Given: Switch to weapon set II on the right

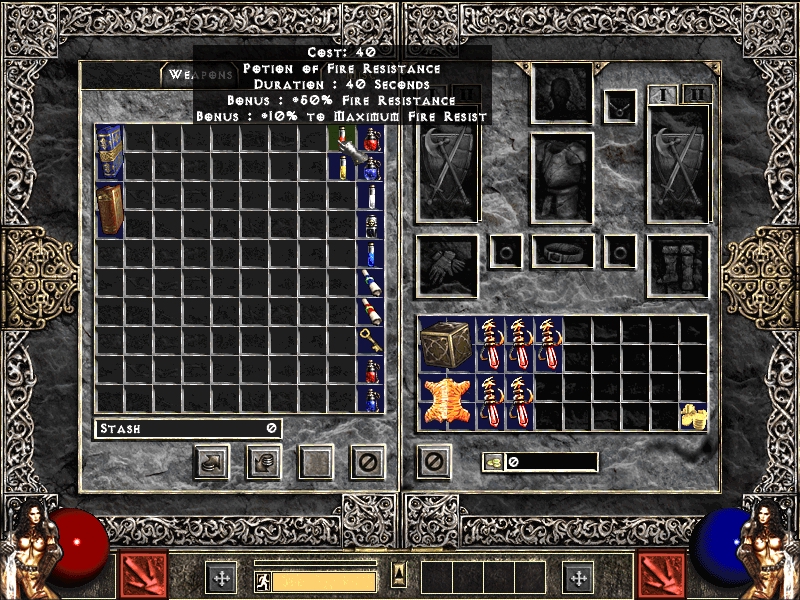Looking at the screenshot, I should click(696, 95).
